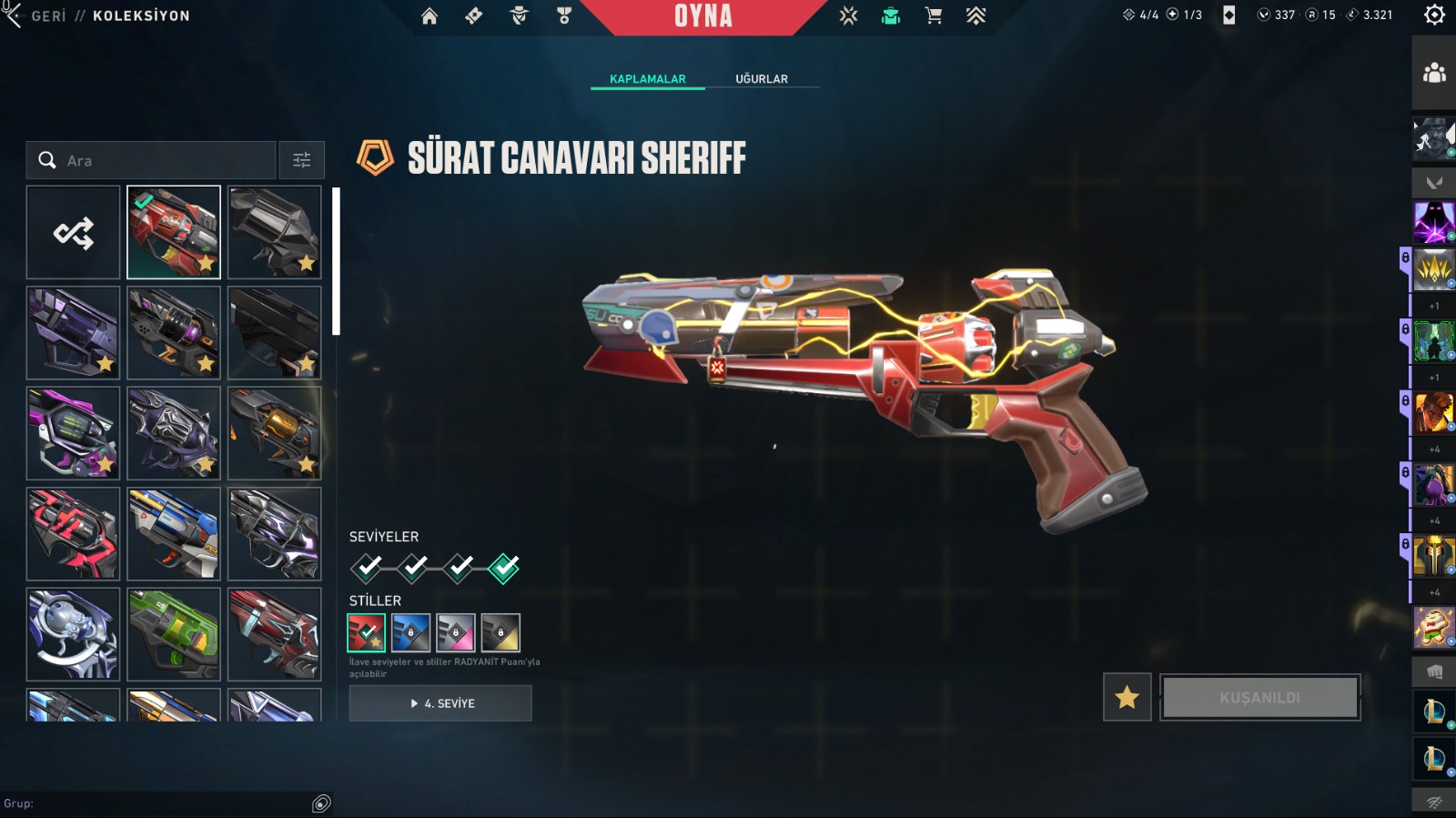
Task: Select the random skin shuffle tile
Action: [74, 233]
